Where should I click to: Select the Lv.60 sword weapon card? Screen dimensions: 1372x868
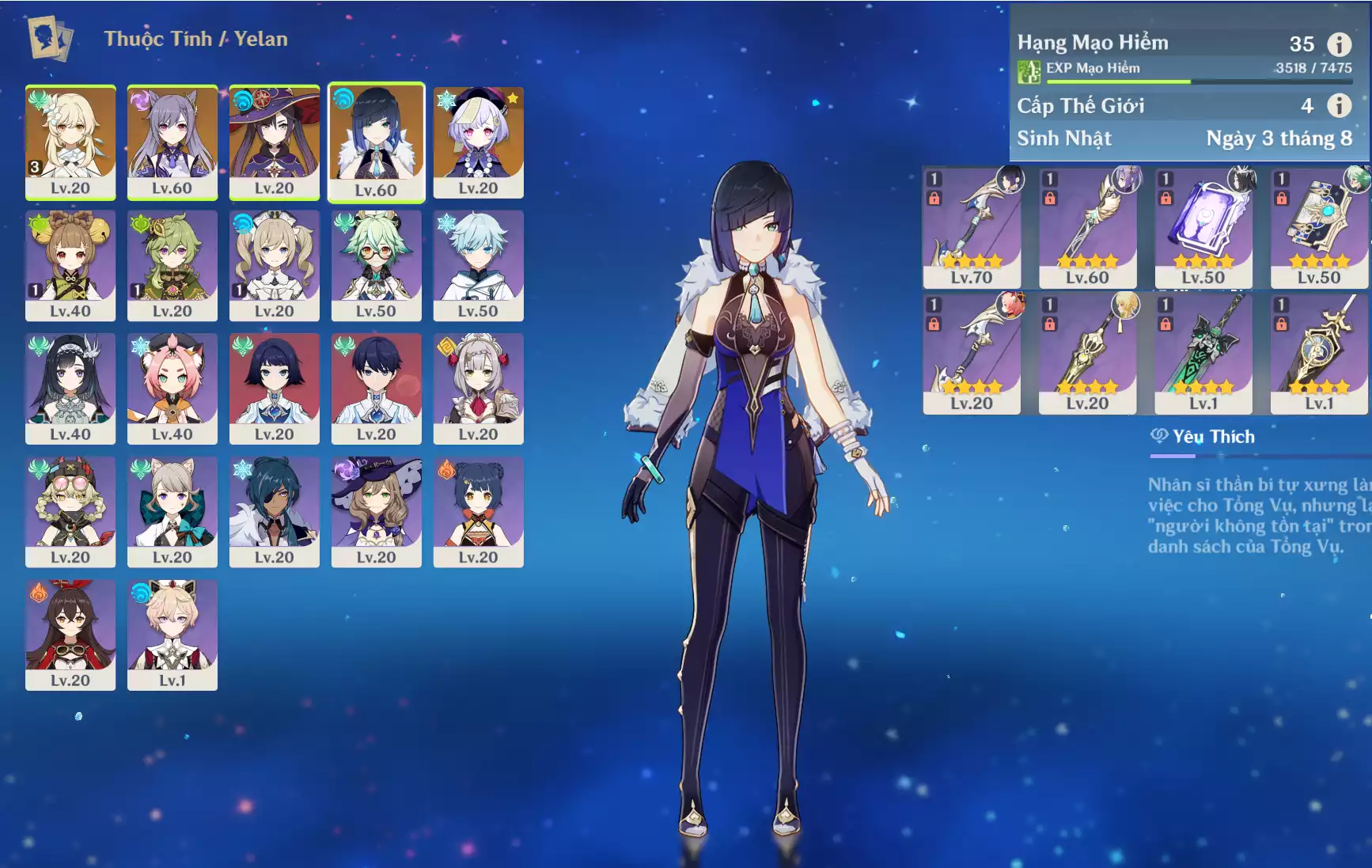click(1087, 226)
